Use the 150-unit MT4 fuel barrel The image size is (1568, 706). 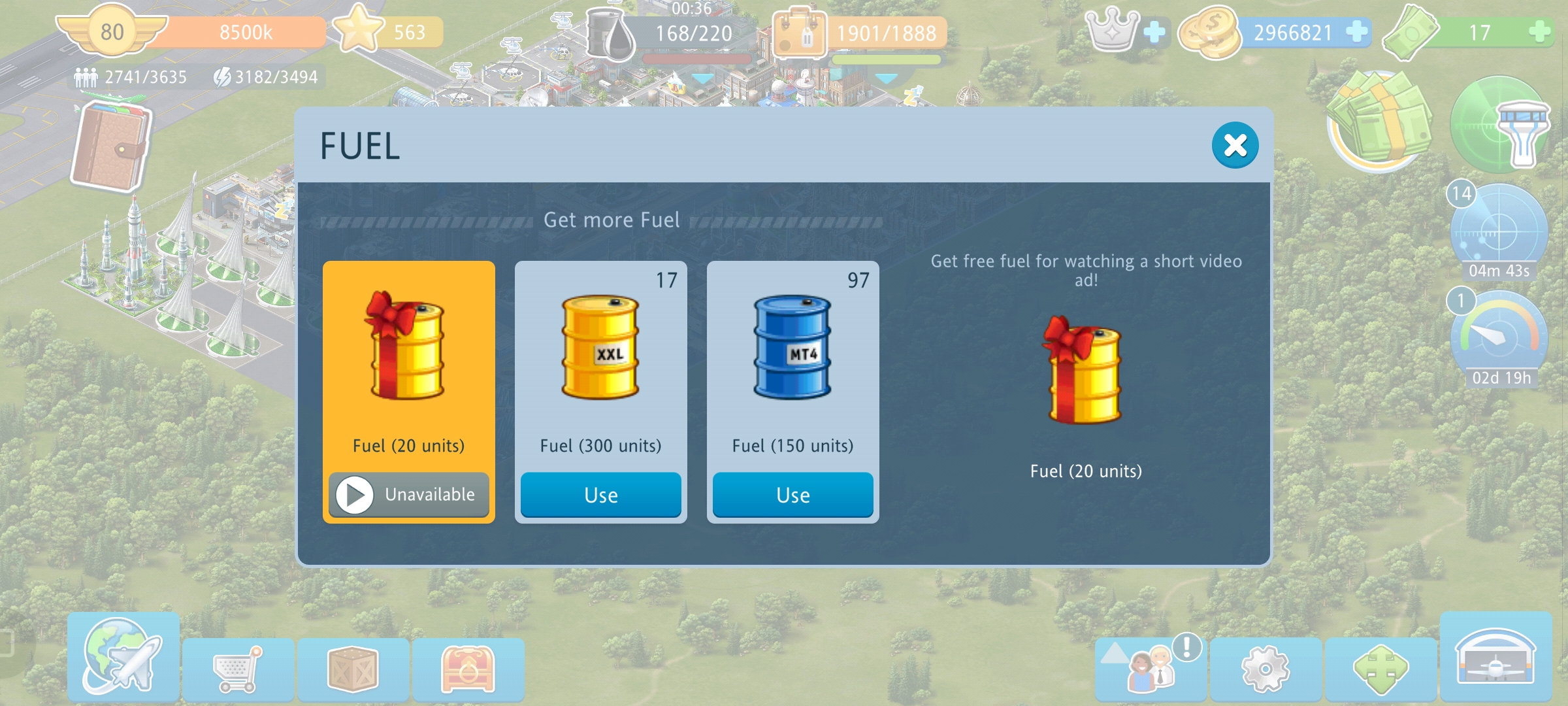[792, 495]
